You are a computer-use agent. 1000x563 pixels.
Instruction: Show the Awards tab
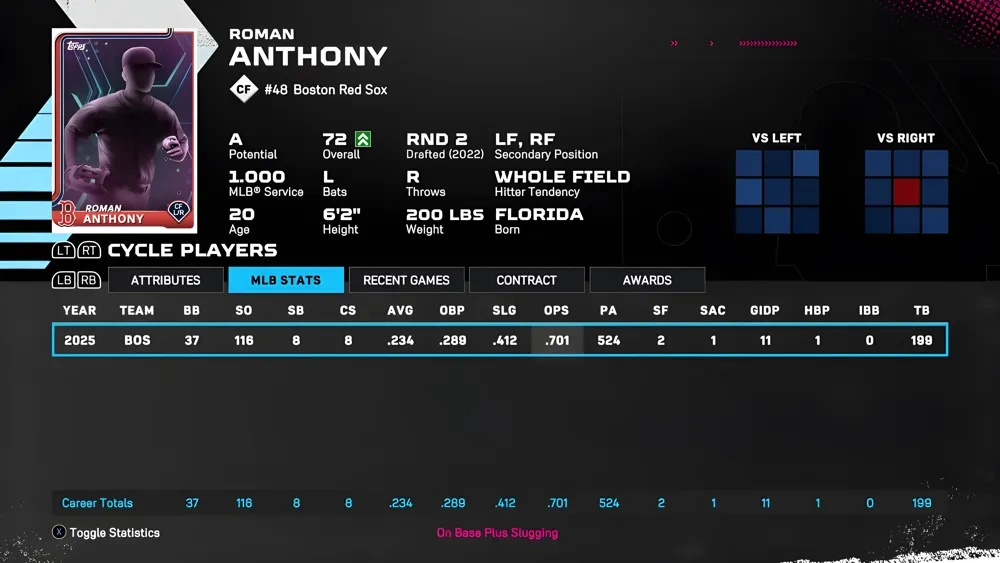pos(647,280)
